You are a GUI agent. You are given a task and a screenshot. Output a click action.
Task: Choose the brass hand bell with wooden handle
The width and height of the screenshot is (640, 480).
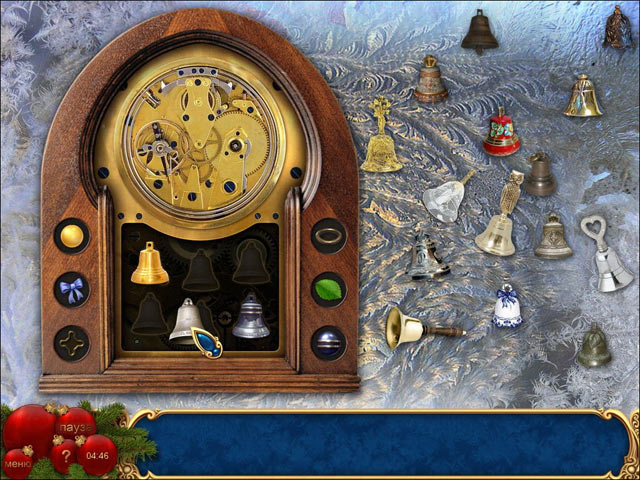(x=420, y=326)
